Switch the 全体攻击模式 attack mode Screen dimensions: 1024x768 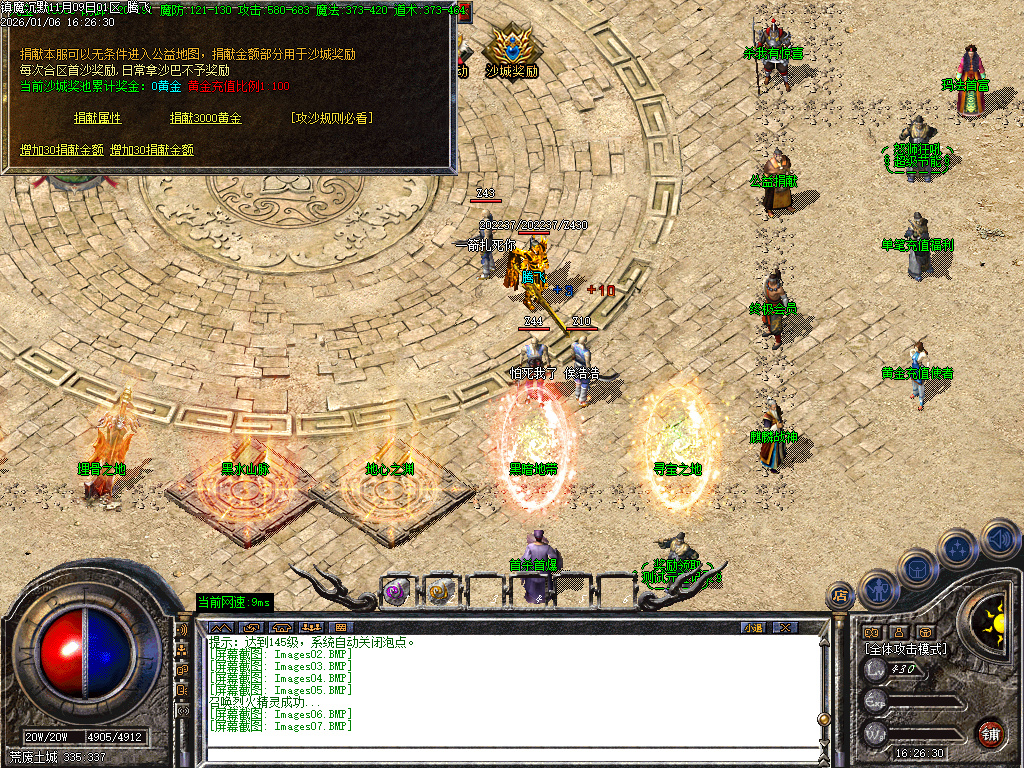pyautogui.click(x=906, y=649)
